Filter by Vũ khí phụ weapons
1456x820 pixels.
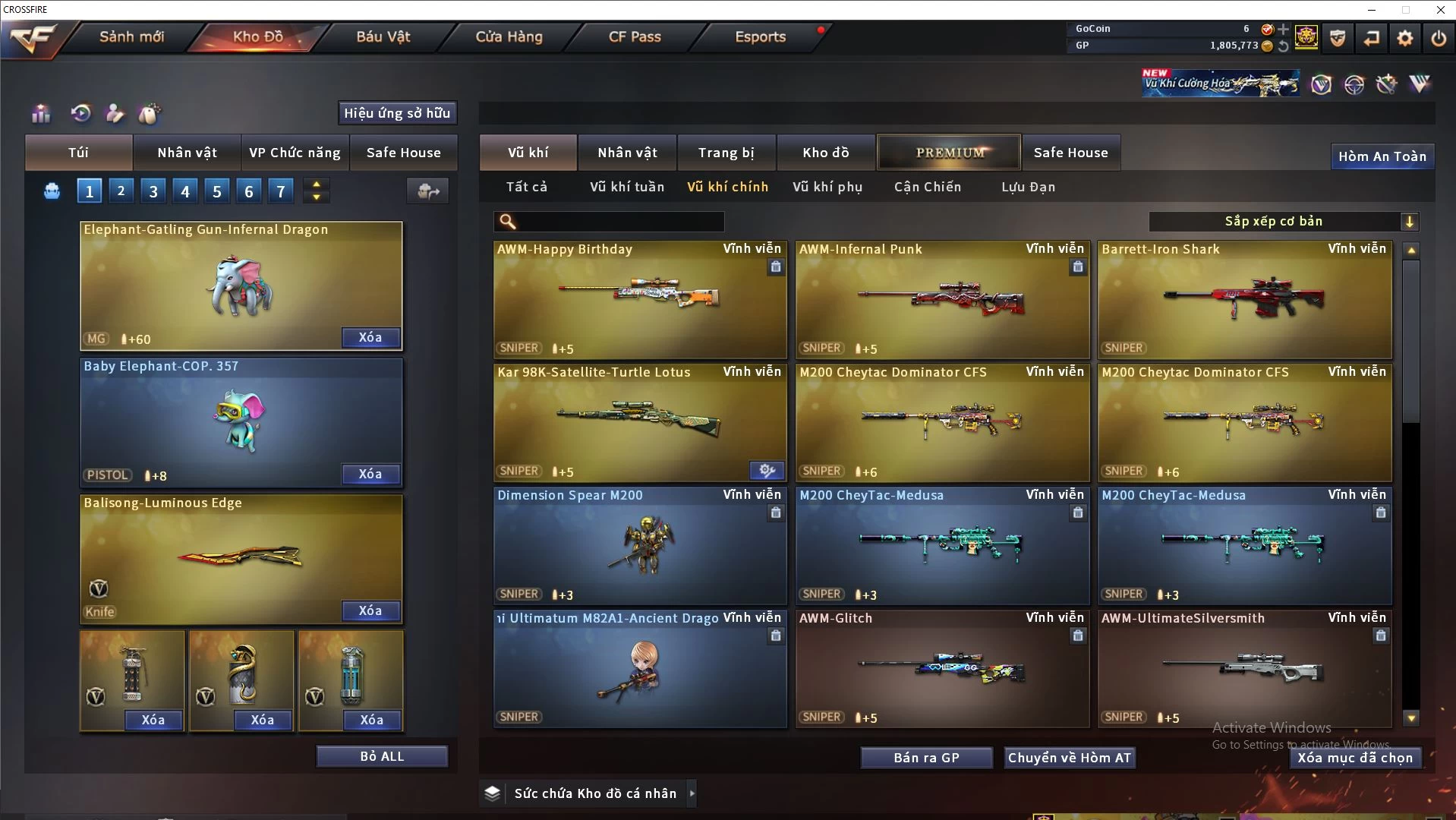click(827, 187)
